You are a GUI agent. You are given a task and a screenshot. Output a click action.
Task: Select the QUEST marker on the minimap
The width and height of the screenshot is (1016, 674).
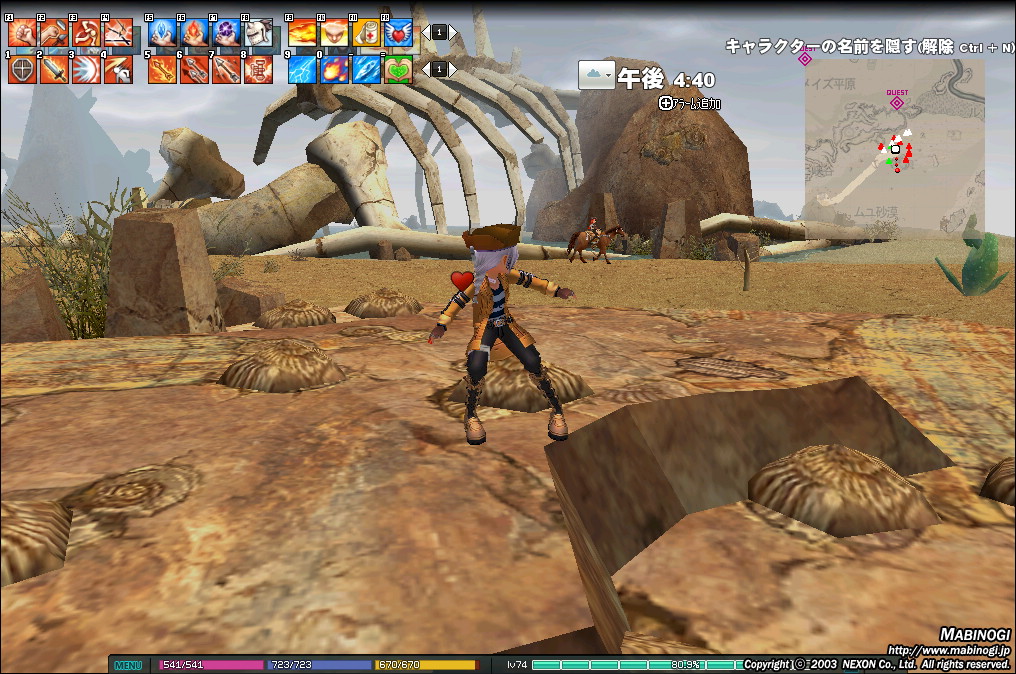point(897,101)
